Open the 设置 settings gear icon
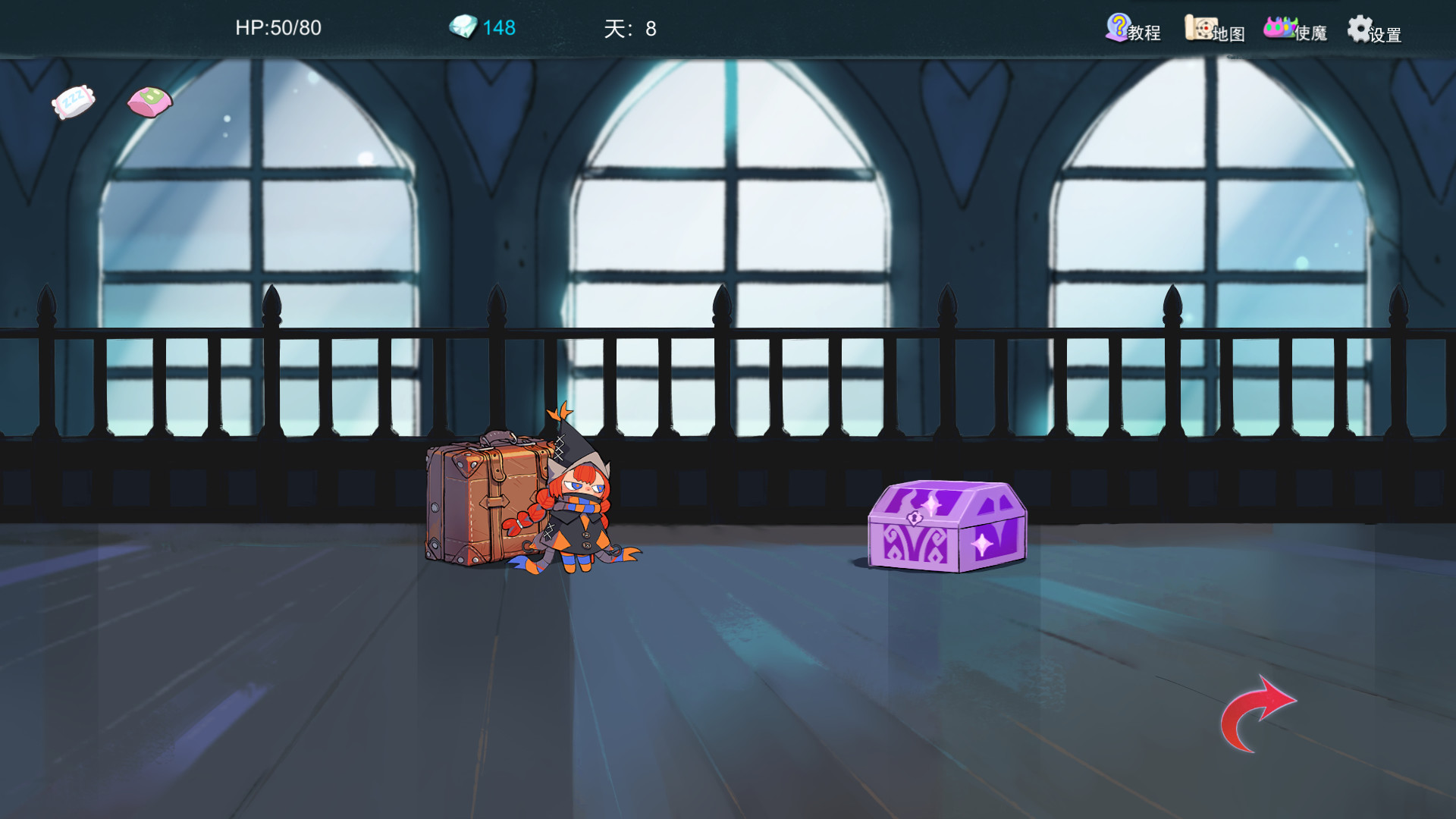 coord(1360,30)
